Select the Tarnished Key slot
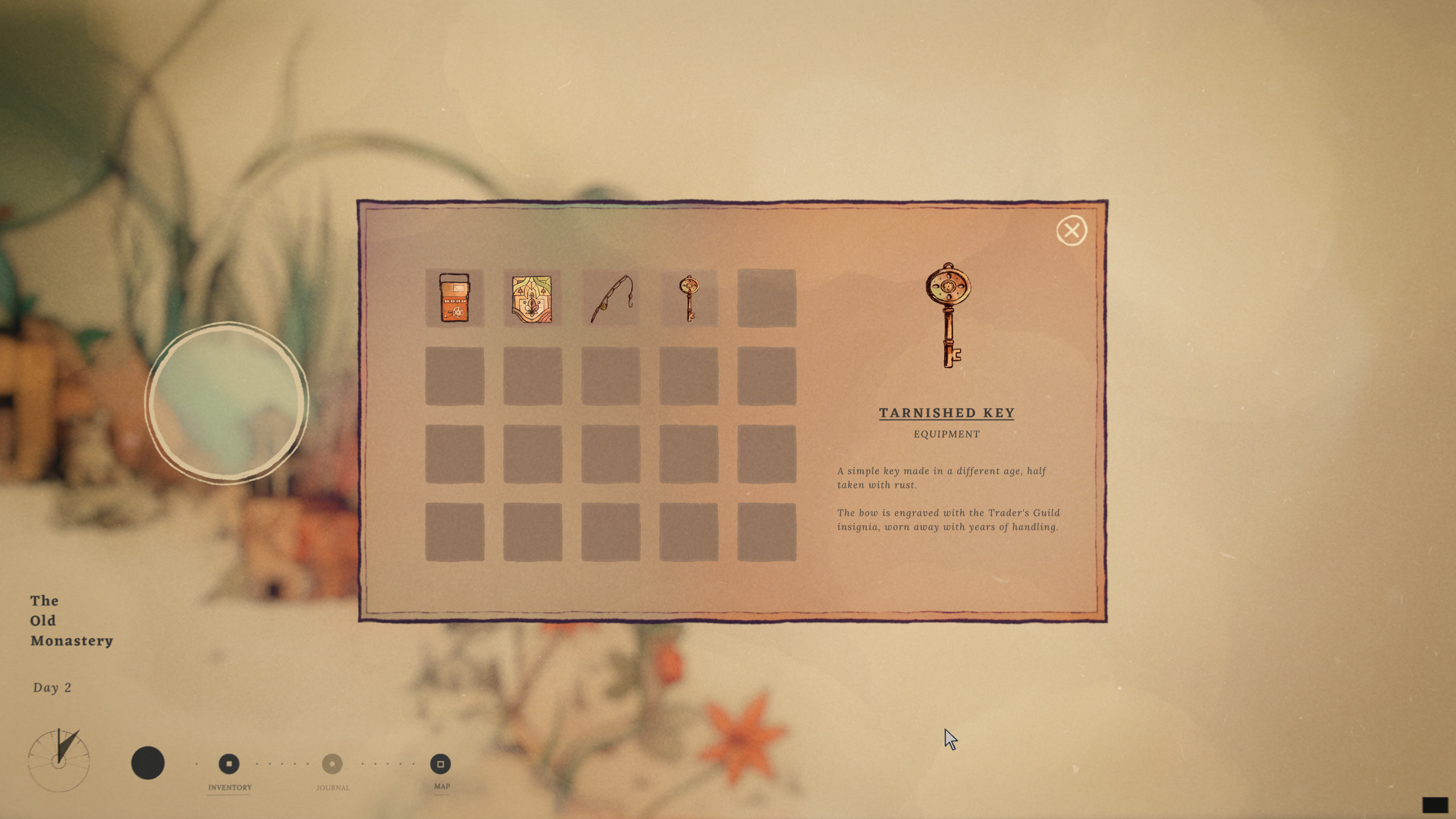Screen dimensions: 1456x819 [689, 298]
